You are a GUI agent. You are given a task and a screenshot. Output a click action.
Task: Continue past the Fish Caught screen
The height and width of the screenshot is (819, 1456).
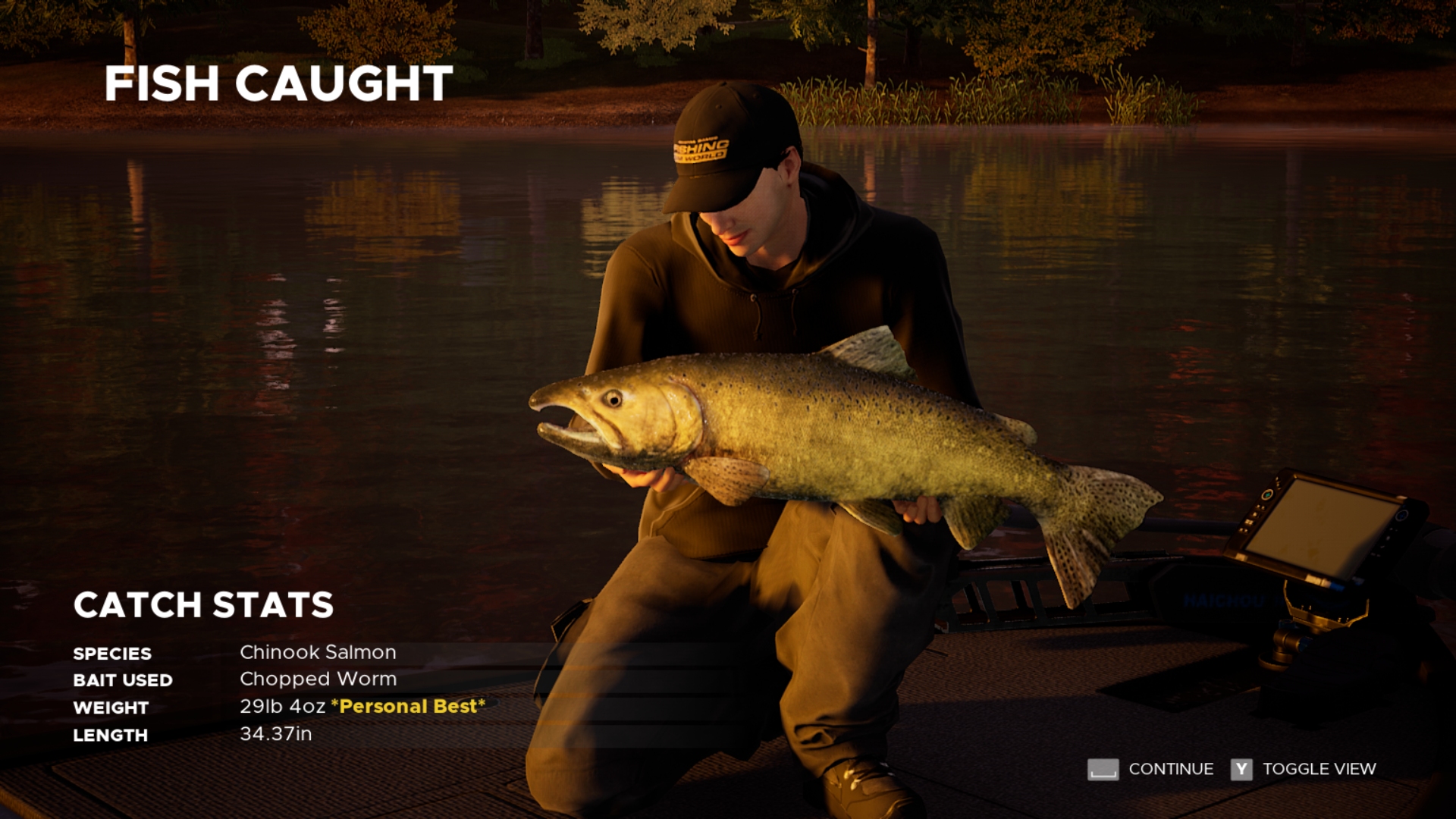pos(1151,769)
